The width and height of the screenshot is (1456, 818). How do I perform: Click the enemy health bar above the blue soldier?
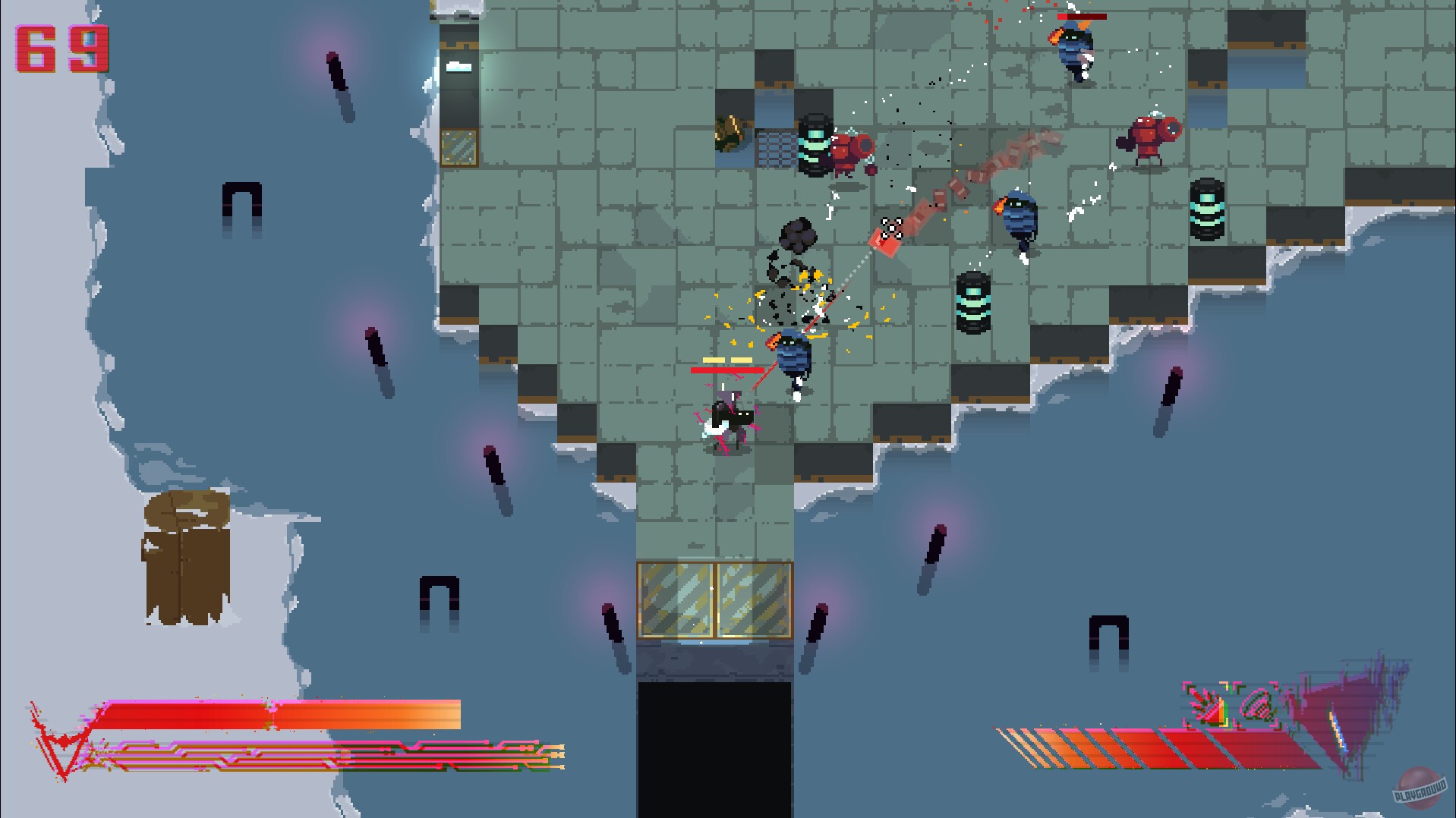point(727,371)
